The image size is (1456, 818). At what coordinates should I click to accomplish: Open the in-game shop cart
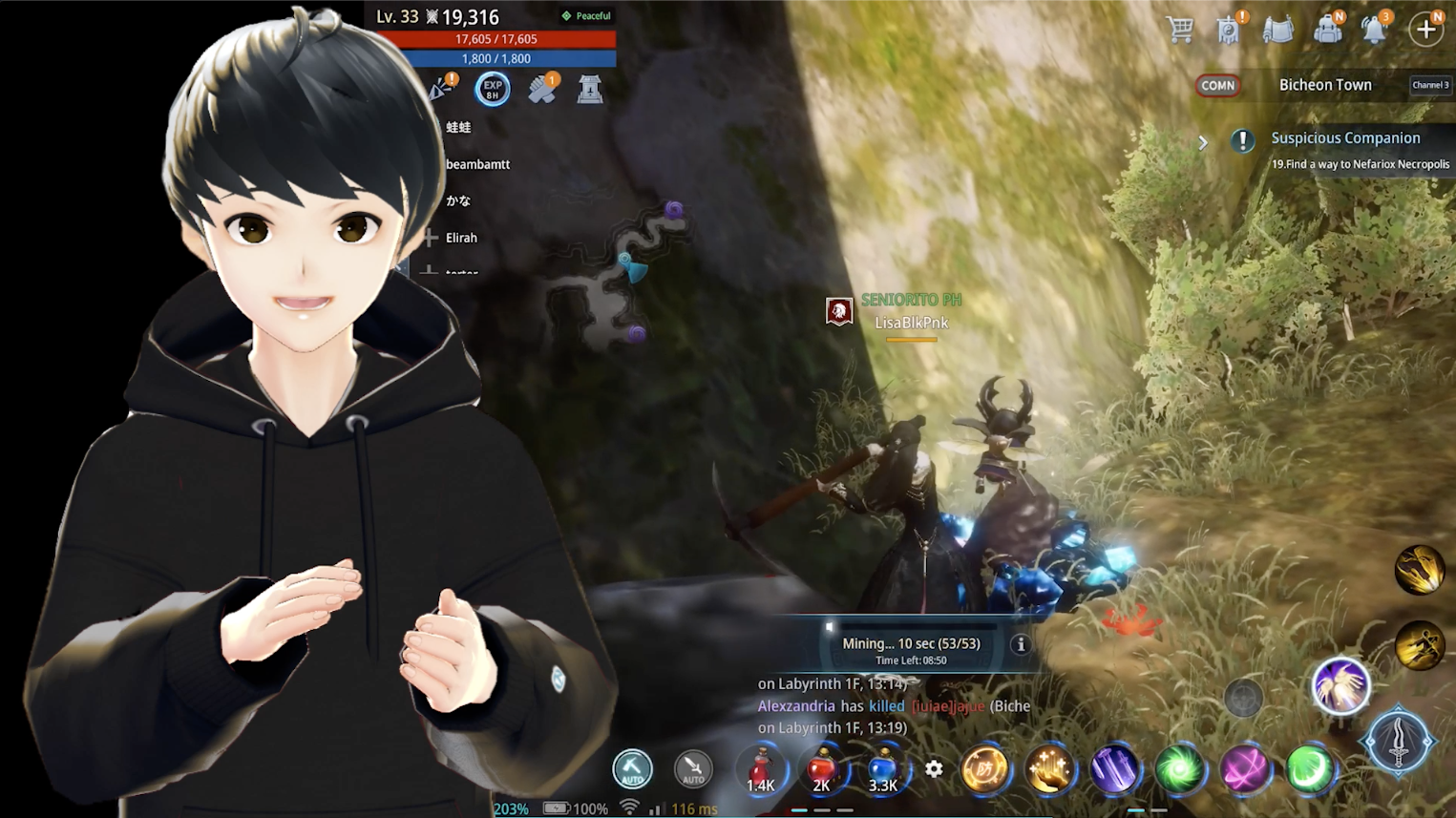[x=1180, y=29]
